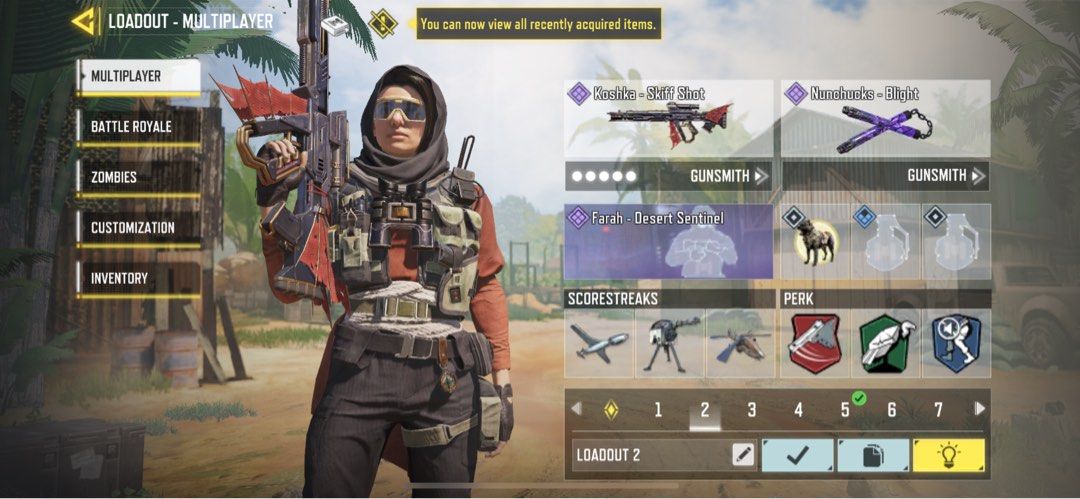Select the Koshka - Skiff Shot weapon
This screenshot has height=499, width=1080.
pos(668,118)
